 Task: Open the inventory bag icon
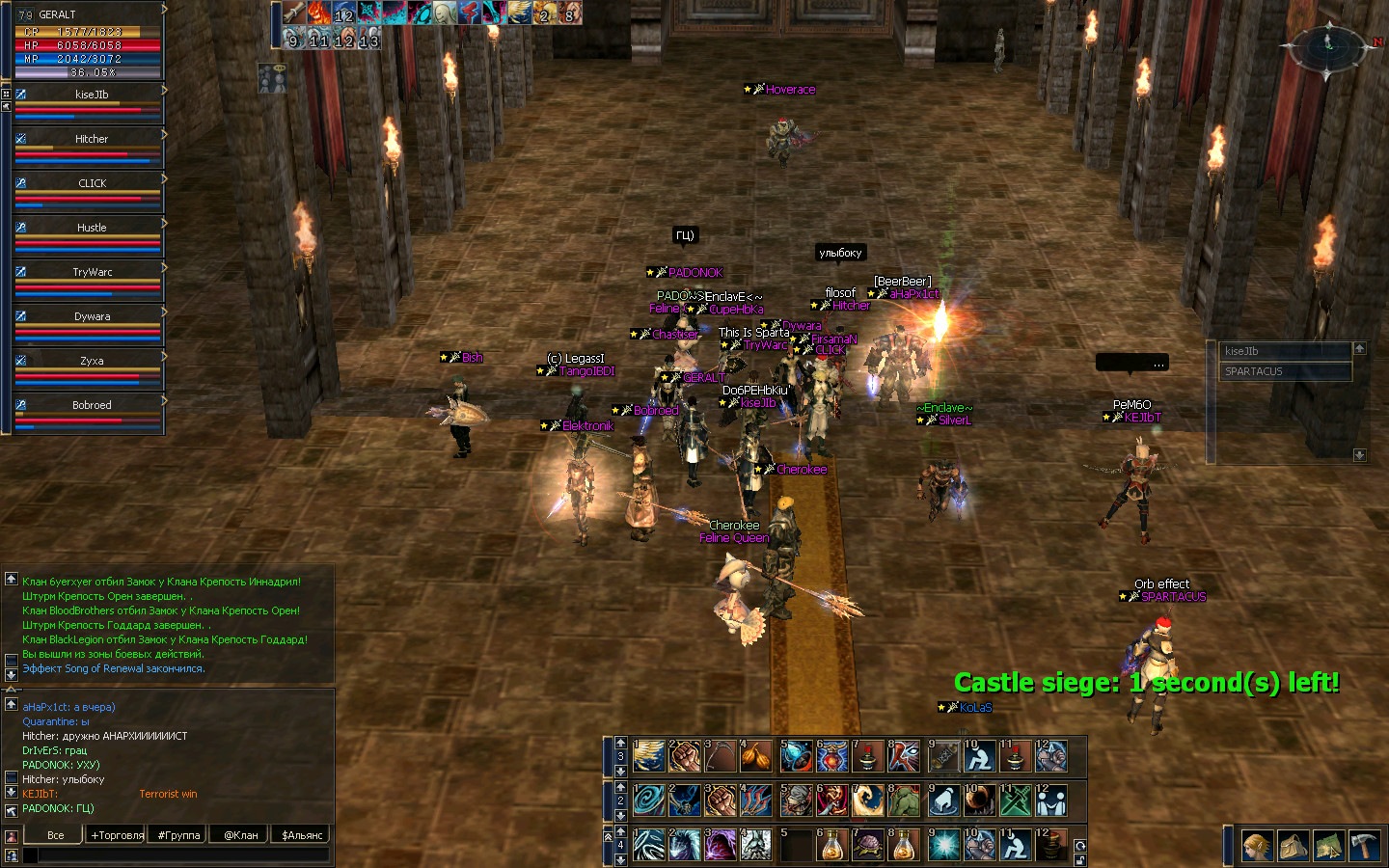point(1293,846)
